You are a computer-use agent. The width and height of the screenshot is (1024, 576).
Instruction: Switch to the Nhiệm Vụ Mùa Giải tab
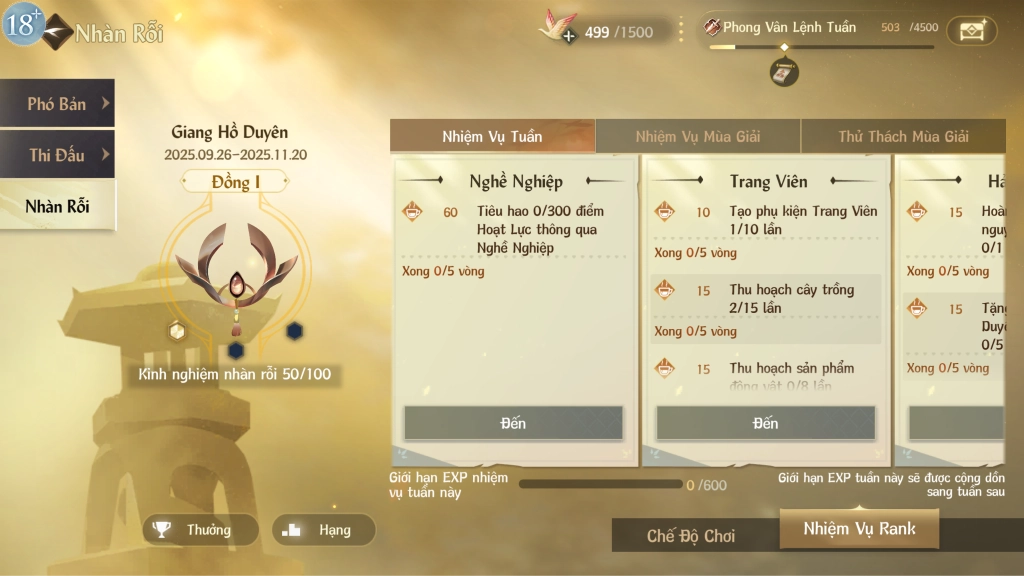pos(698,137)
